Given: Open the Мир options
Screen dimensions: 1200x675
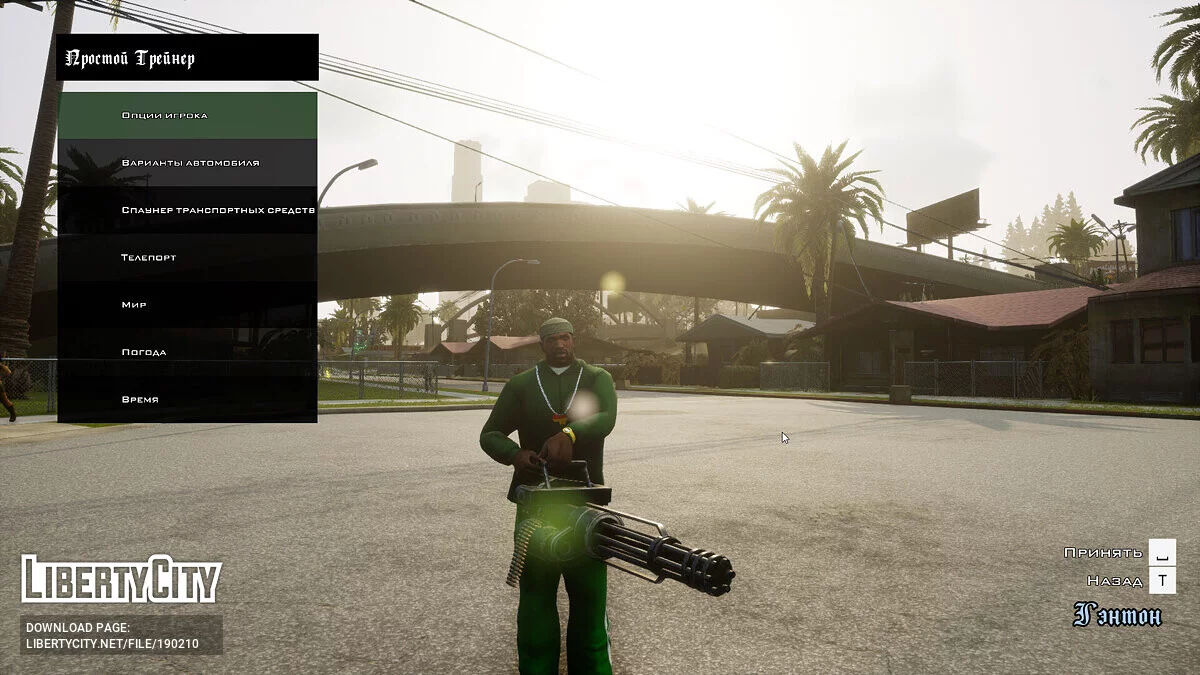Looking at the screenshot, I should (187, 304).
